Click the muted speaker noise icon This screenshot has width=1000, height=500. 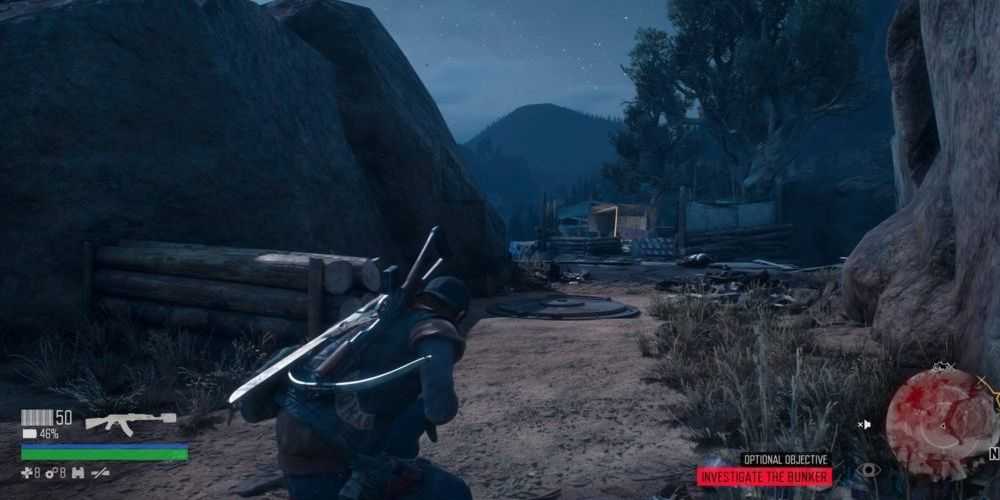point(864,424)
